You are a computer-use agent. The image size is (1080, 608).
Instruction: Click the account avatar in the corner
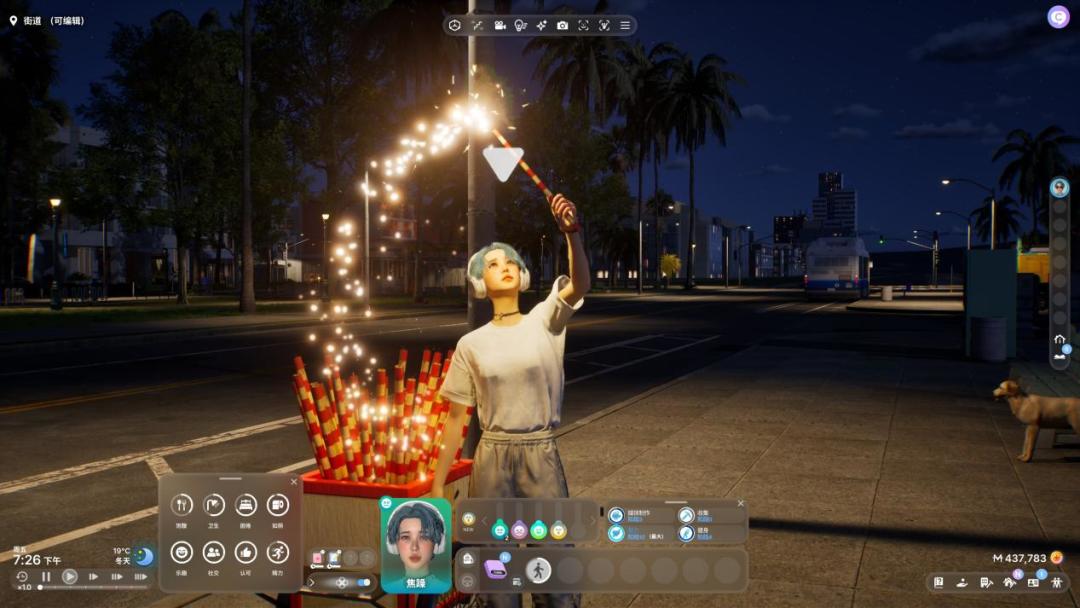click(x=1058, y=17)
